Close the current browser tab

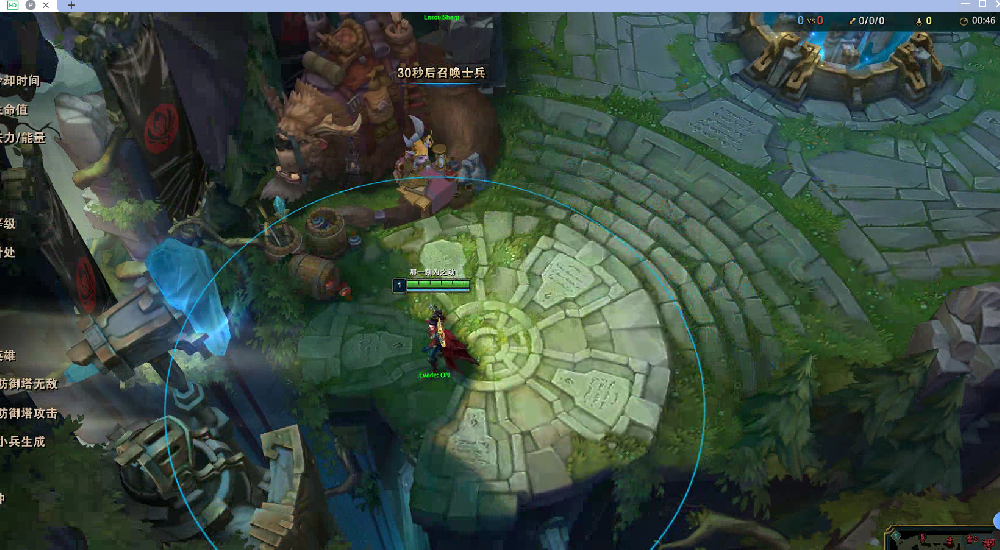tap(46, 5)
